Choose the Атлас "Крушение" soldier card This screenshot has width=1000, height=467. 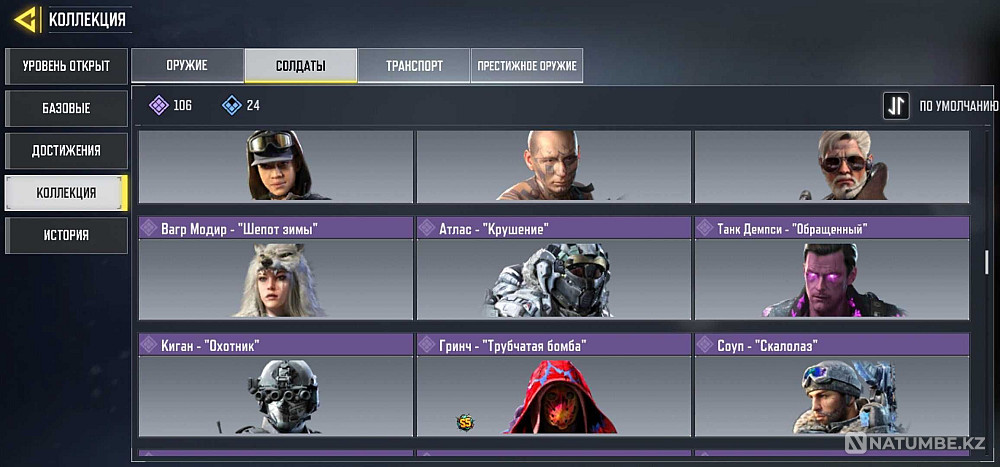point(553,268)
